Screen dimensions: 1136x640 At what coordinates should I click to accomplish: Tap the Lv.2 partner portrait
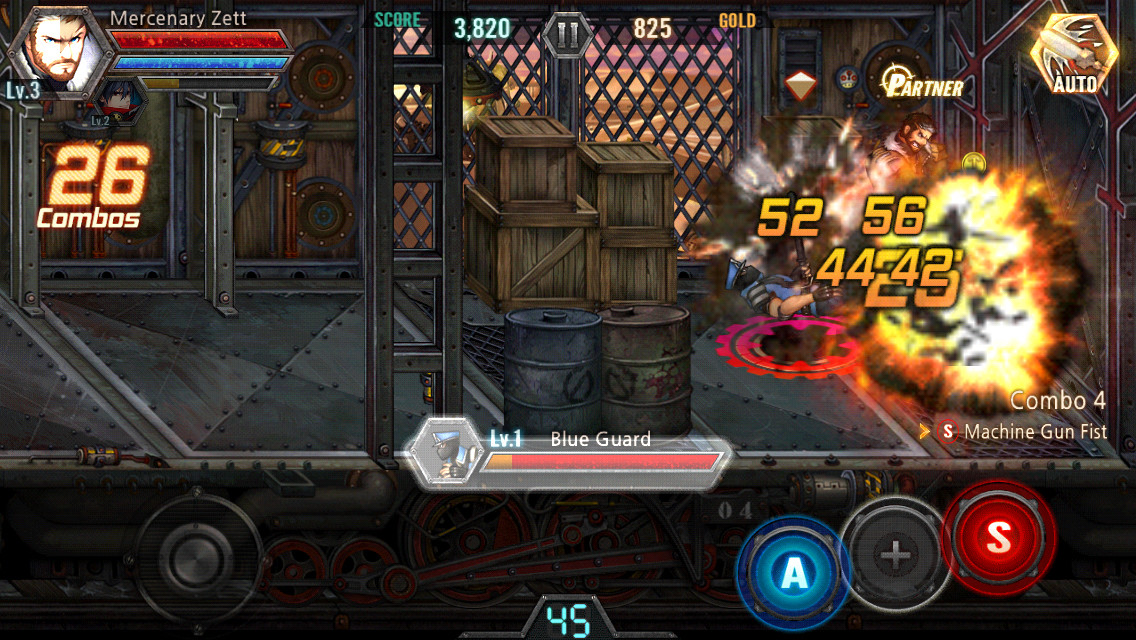[x=112, y=102]
